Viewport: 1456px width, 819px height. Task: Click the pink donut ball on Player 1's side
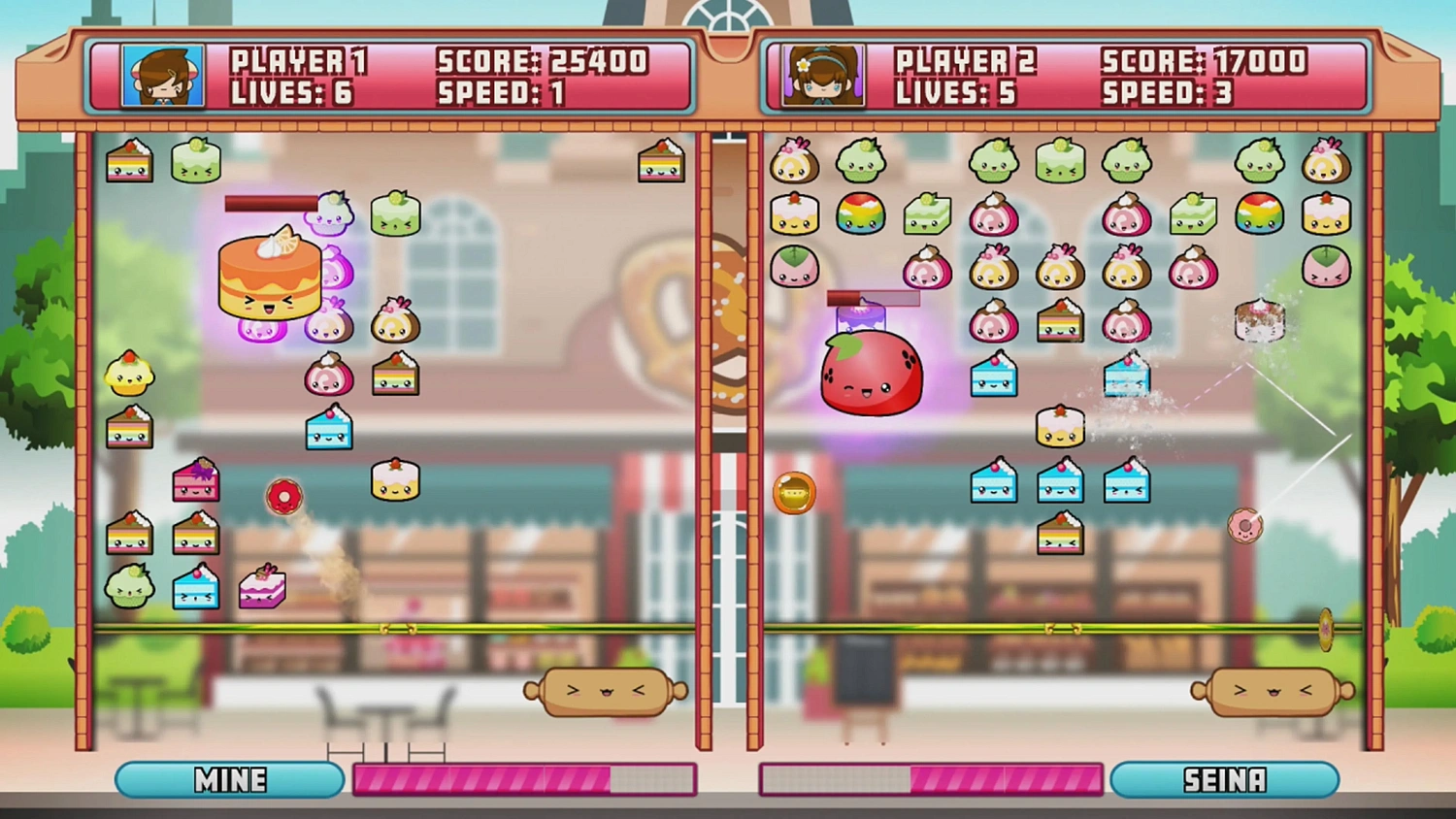coord(284,496)
